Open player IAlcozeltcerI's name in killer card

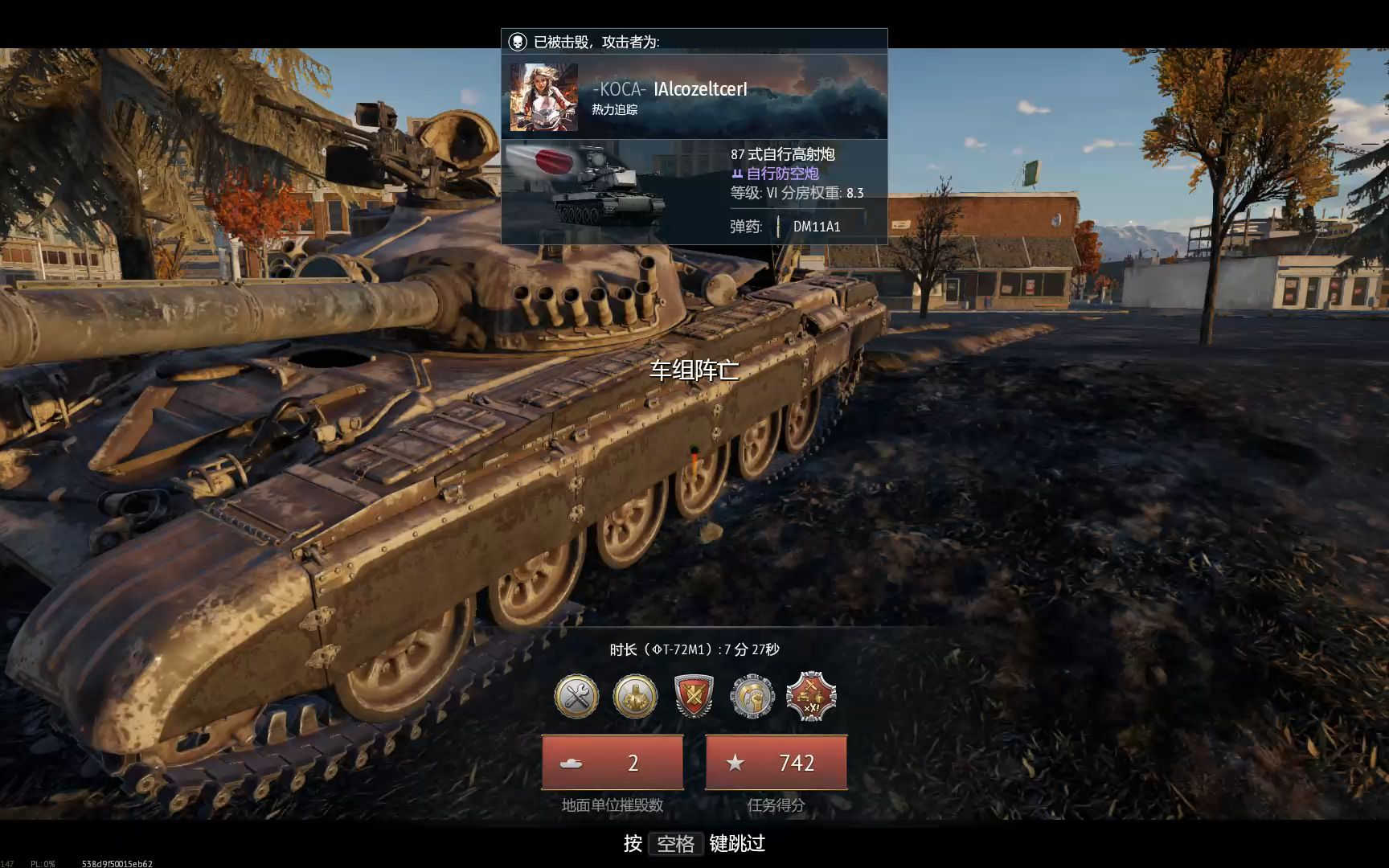click(700, 89)
